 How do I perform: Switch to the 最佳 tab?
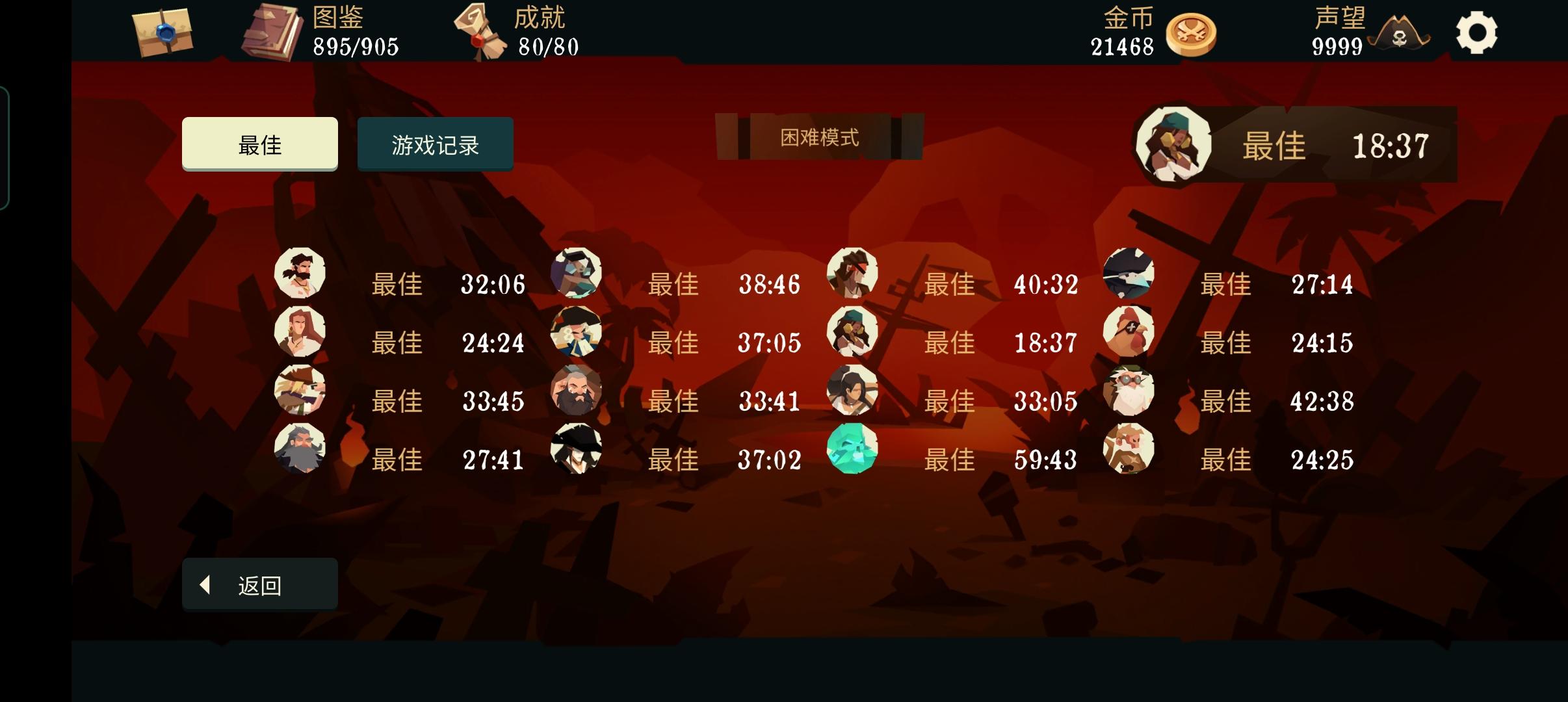click(259, 144)
